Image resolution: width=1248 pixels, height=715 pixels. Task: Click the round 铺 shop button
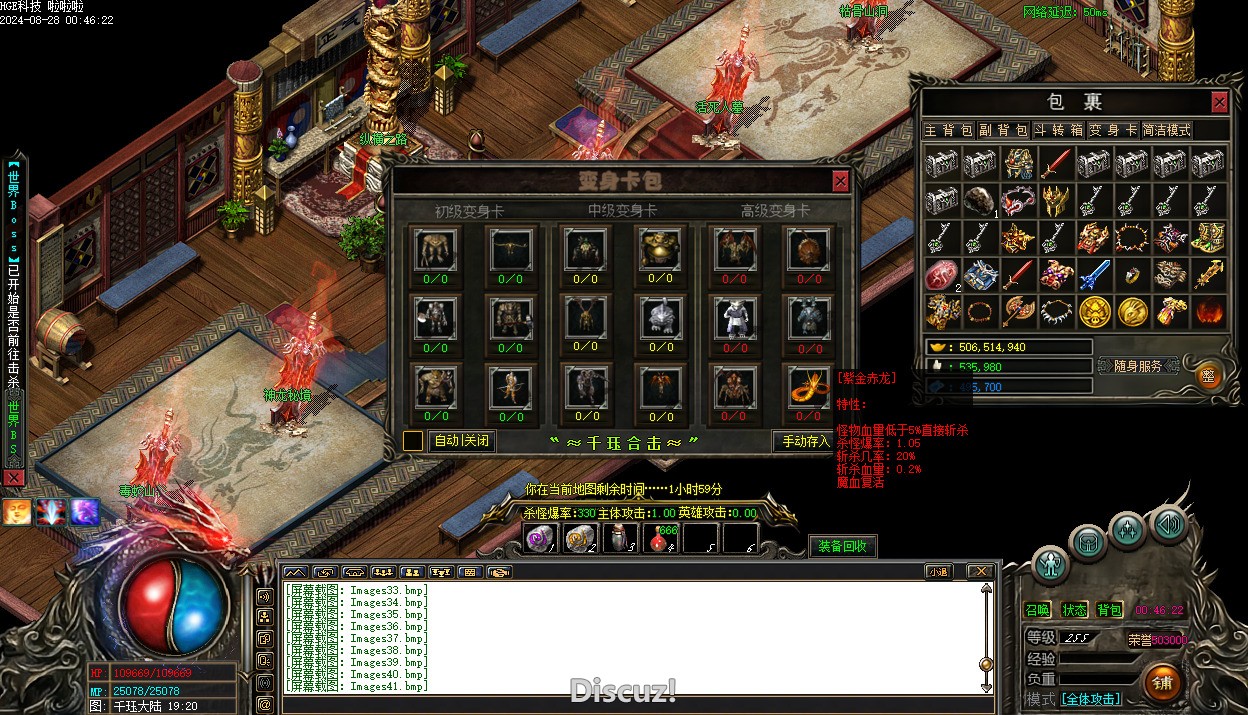point(1162,683)
